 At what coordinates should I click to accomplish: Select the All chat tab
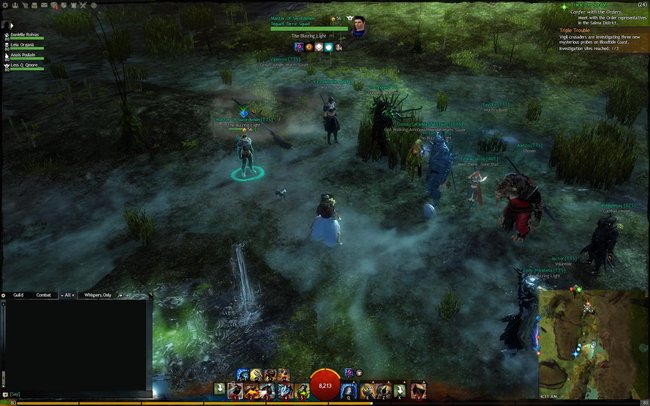coord(68,295)
